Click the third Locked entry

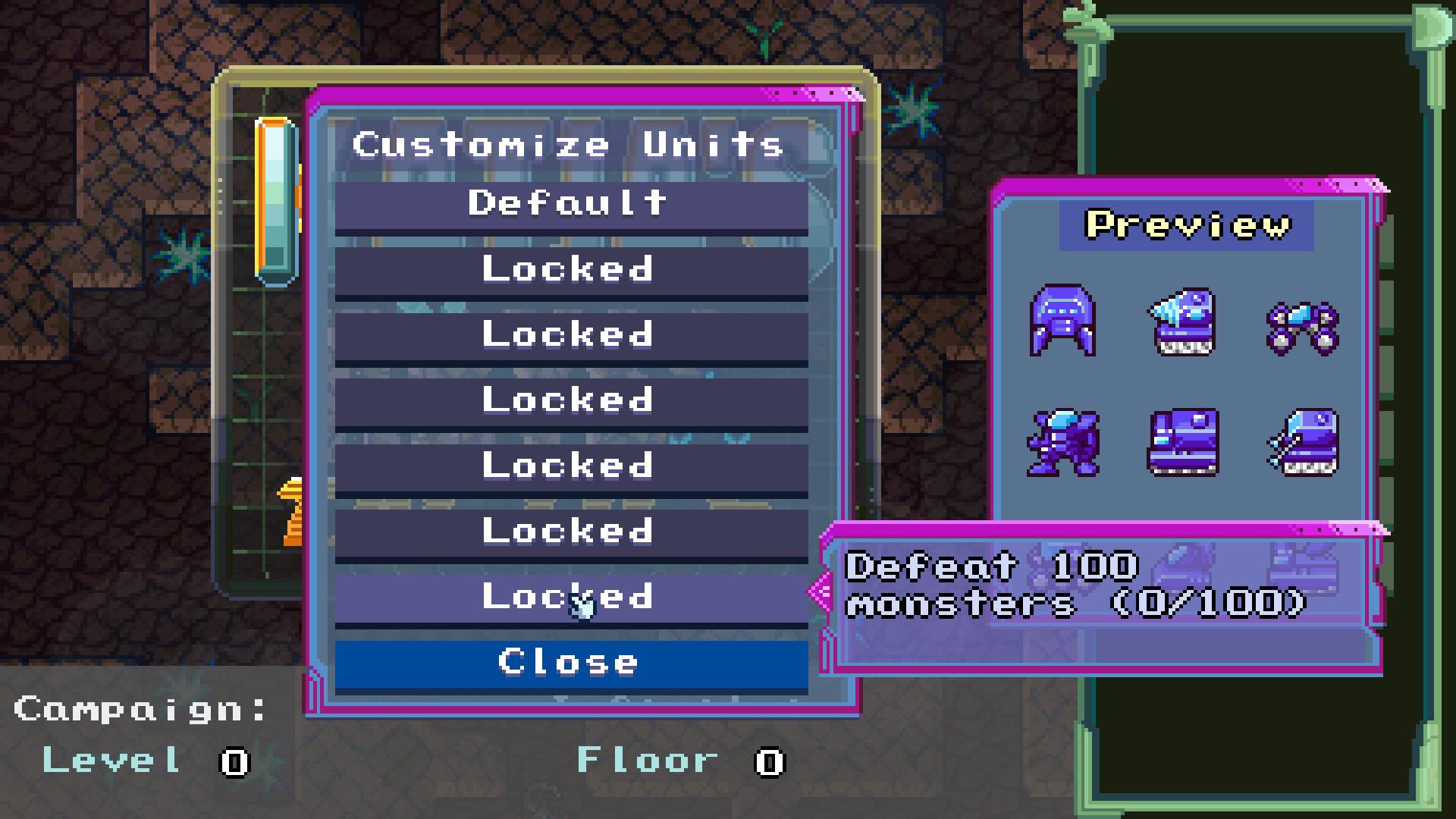[570, 400]
